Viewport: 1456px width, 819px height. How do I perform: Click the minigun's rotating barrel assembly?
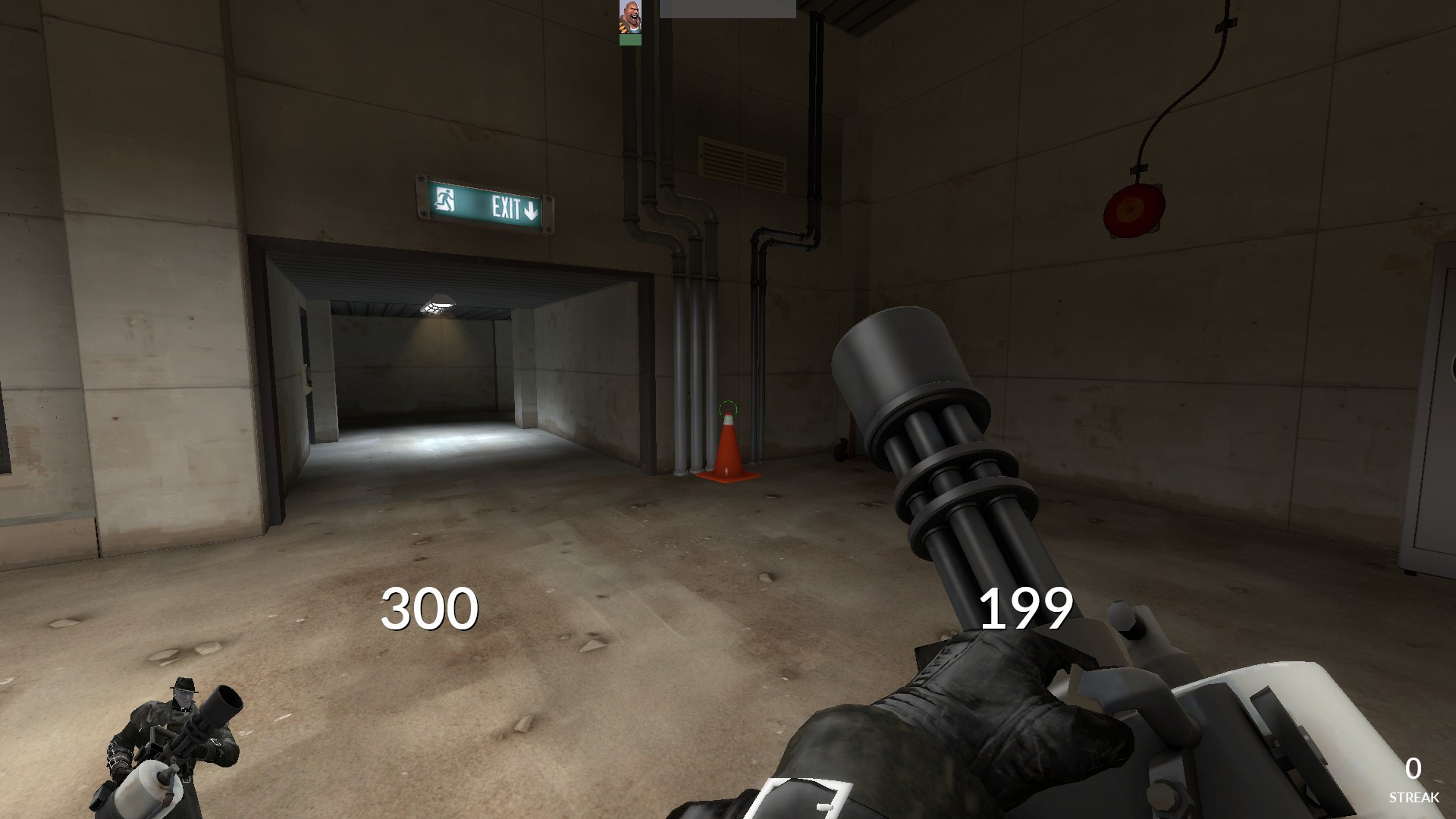948,470
